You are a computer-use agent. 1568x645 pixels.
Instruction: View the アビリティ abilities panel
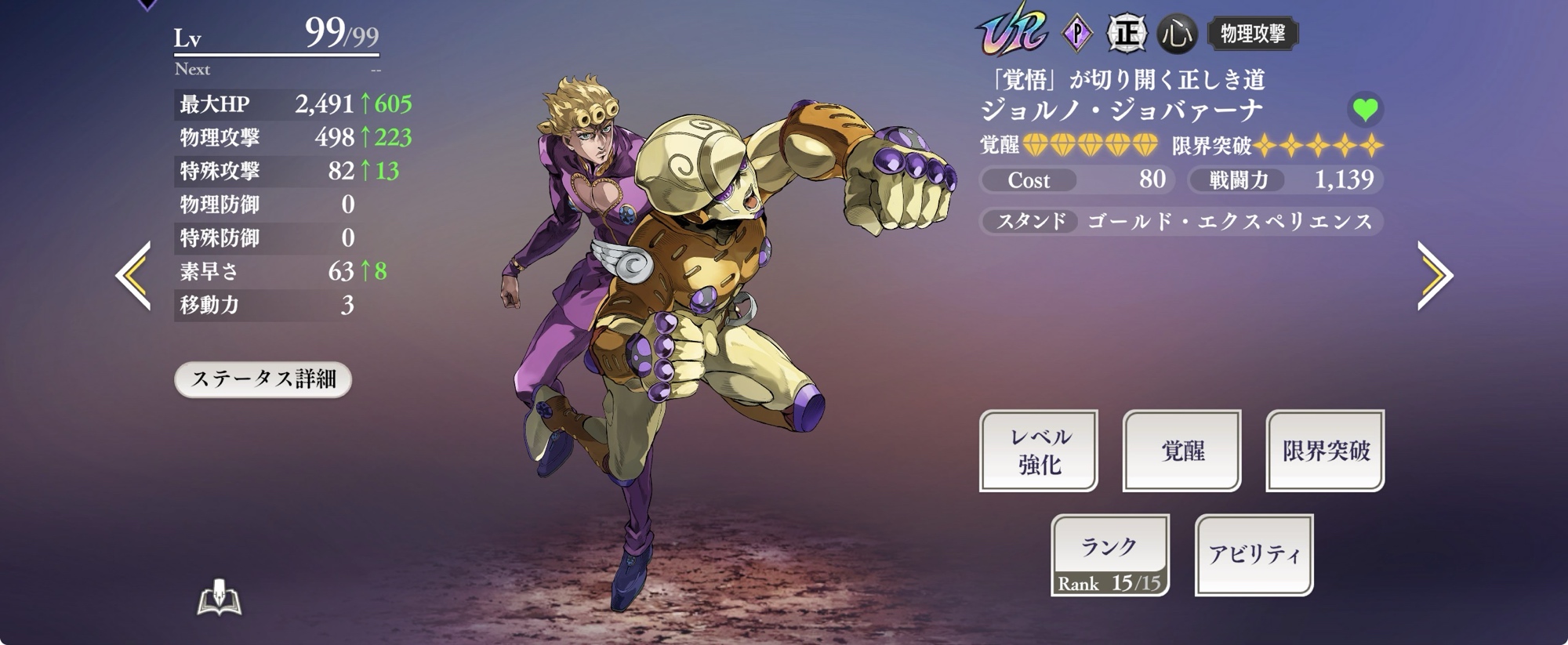[x=1254, y=555]
